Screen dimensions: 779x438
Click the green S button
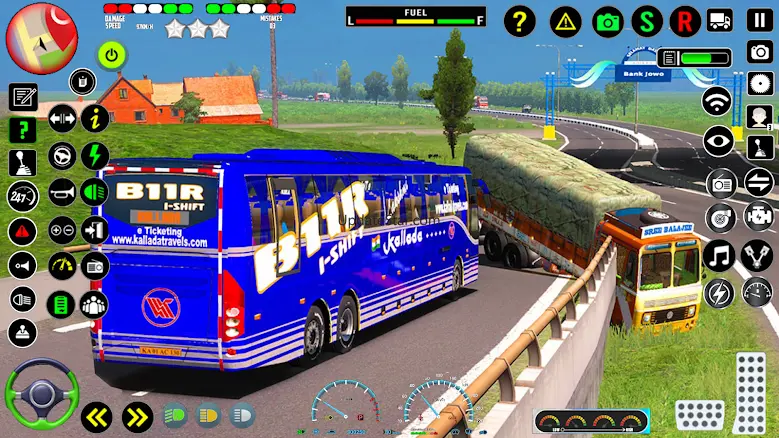tap(648, 20)
